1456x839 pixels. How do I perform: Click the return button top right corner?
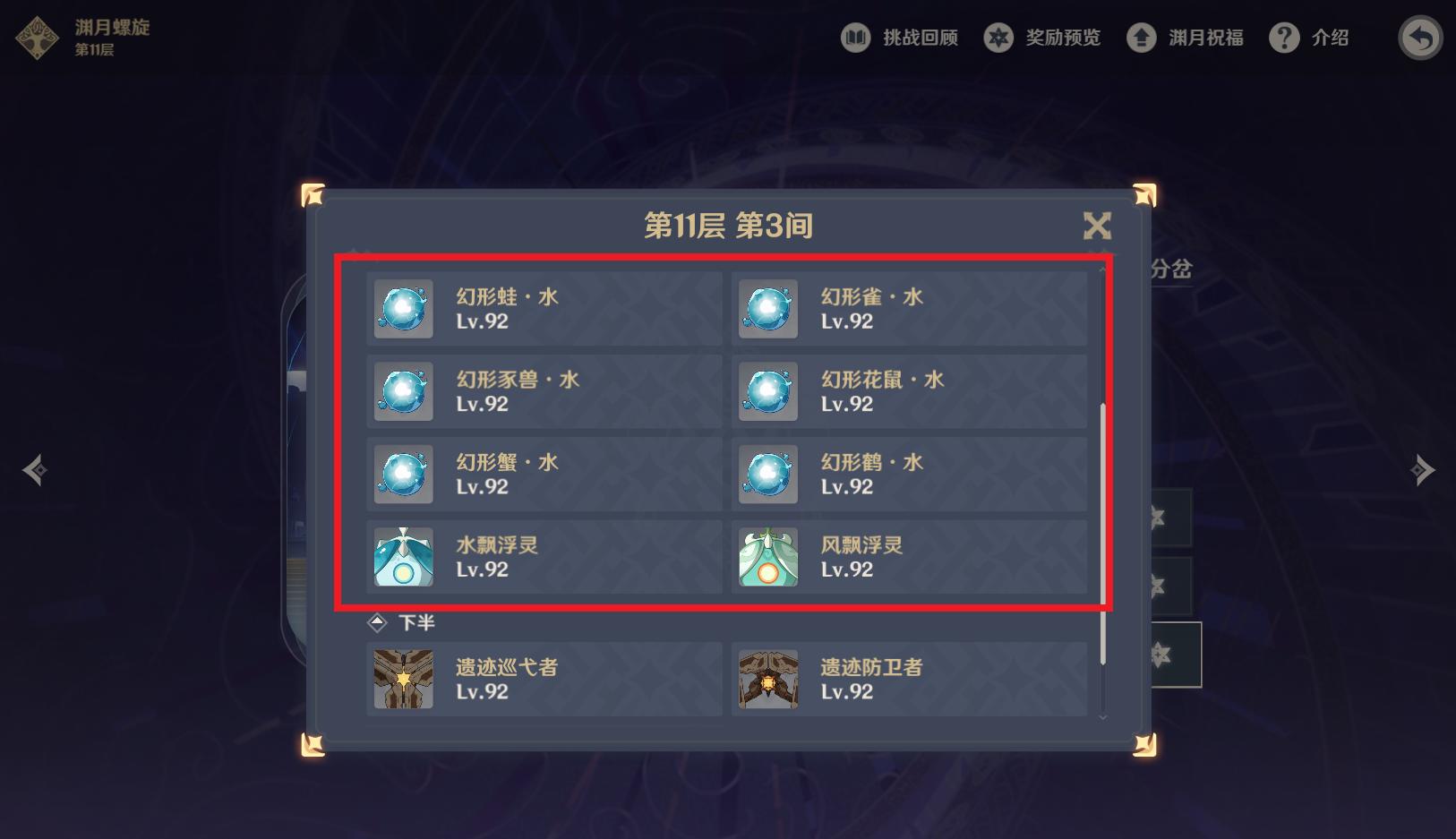(1419, 38)
